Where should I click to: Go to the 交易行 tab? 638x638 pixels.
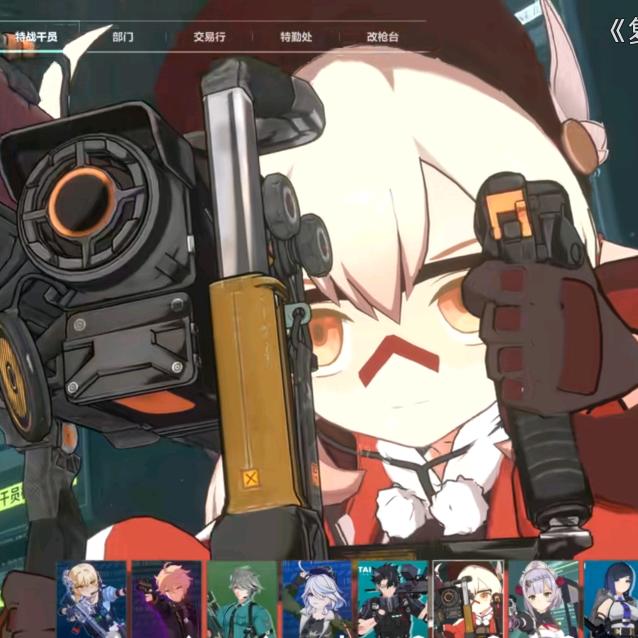(209, 37)
